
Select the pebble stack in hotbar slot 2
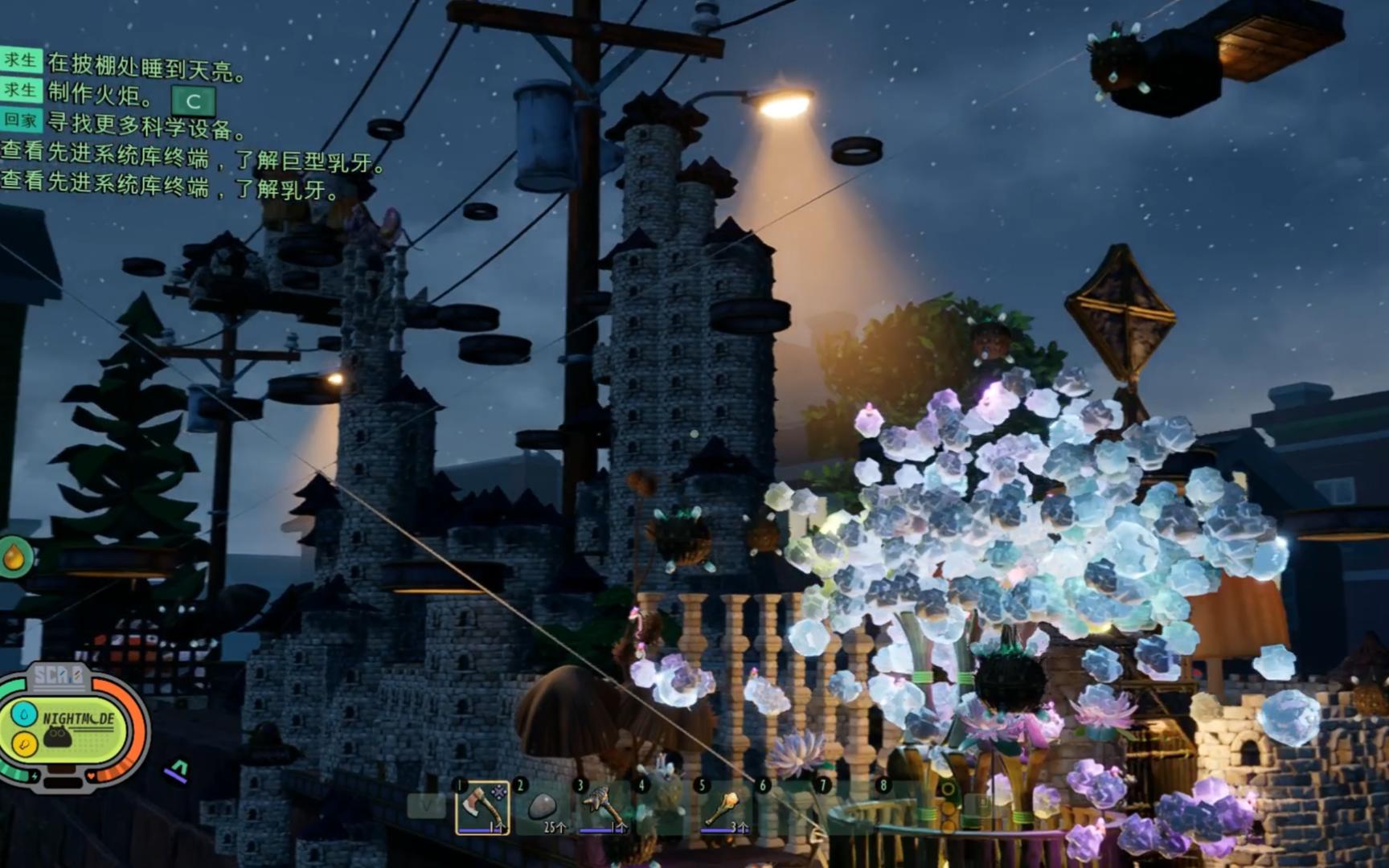pos(543,806)
